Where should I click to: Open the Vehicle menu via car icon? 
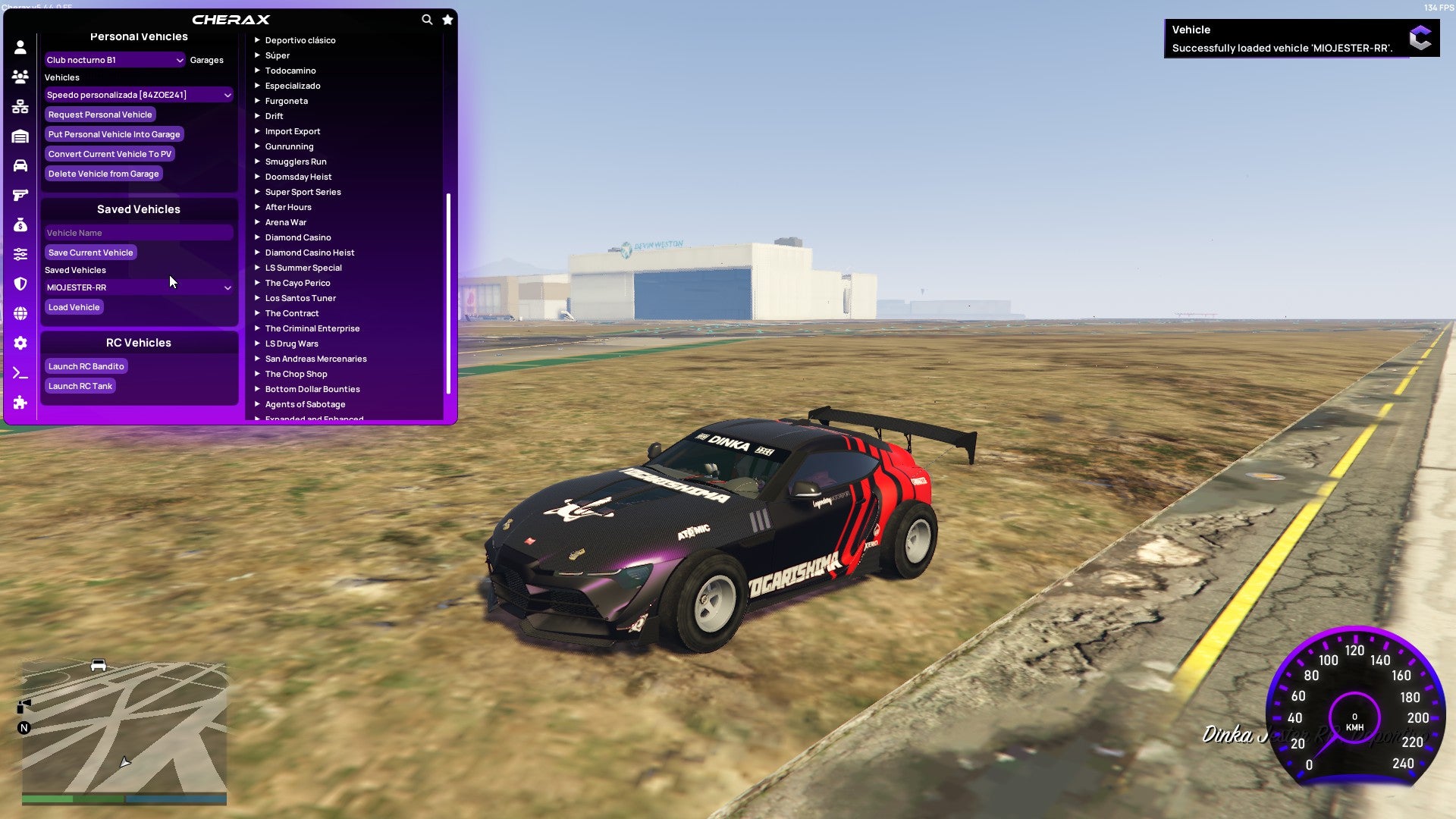click(20, 166)
